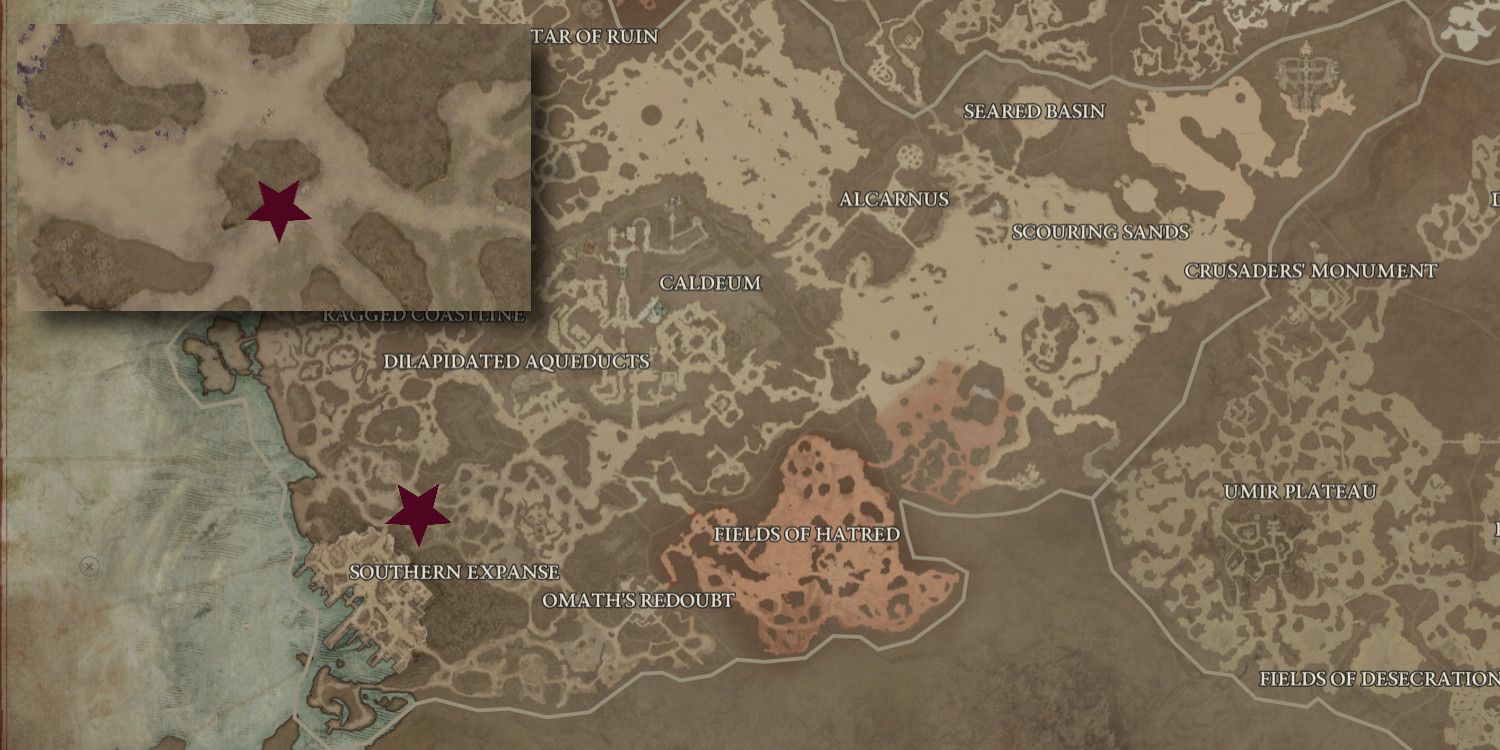1500x750 pixels.
Task: Open the Caldeum city label
Action: coord(710,283)
